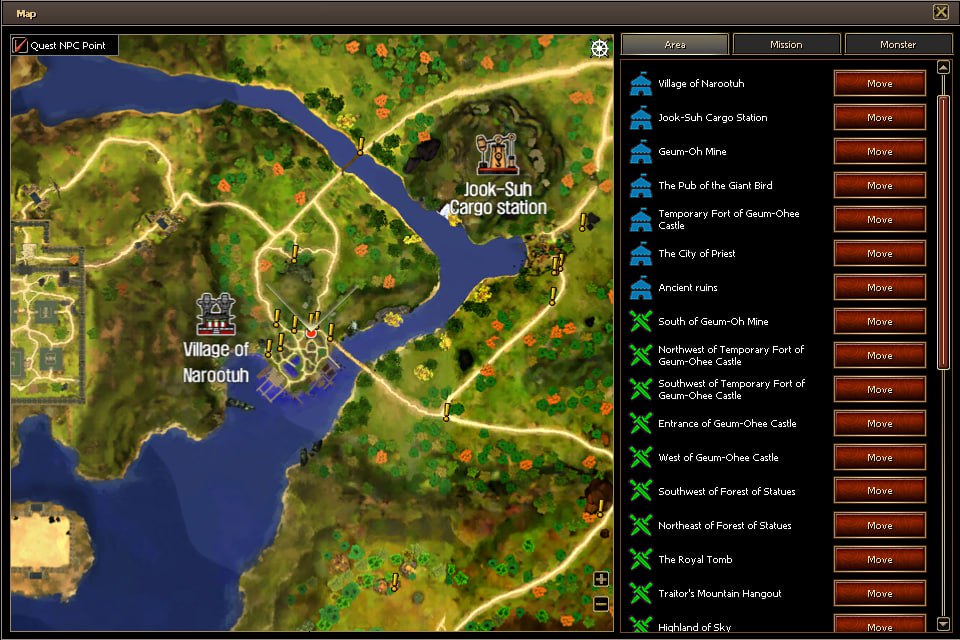960x640 pixels.
Task: Move to Ancient ruins
Action: coord(879,288)
